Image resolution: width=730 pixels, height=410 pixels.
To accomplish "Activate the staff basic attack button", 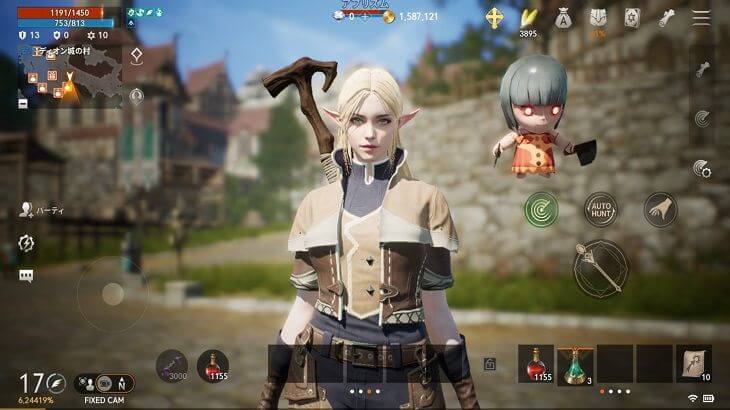I will [600, 268].
